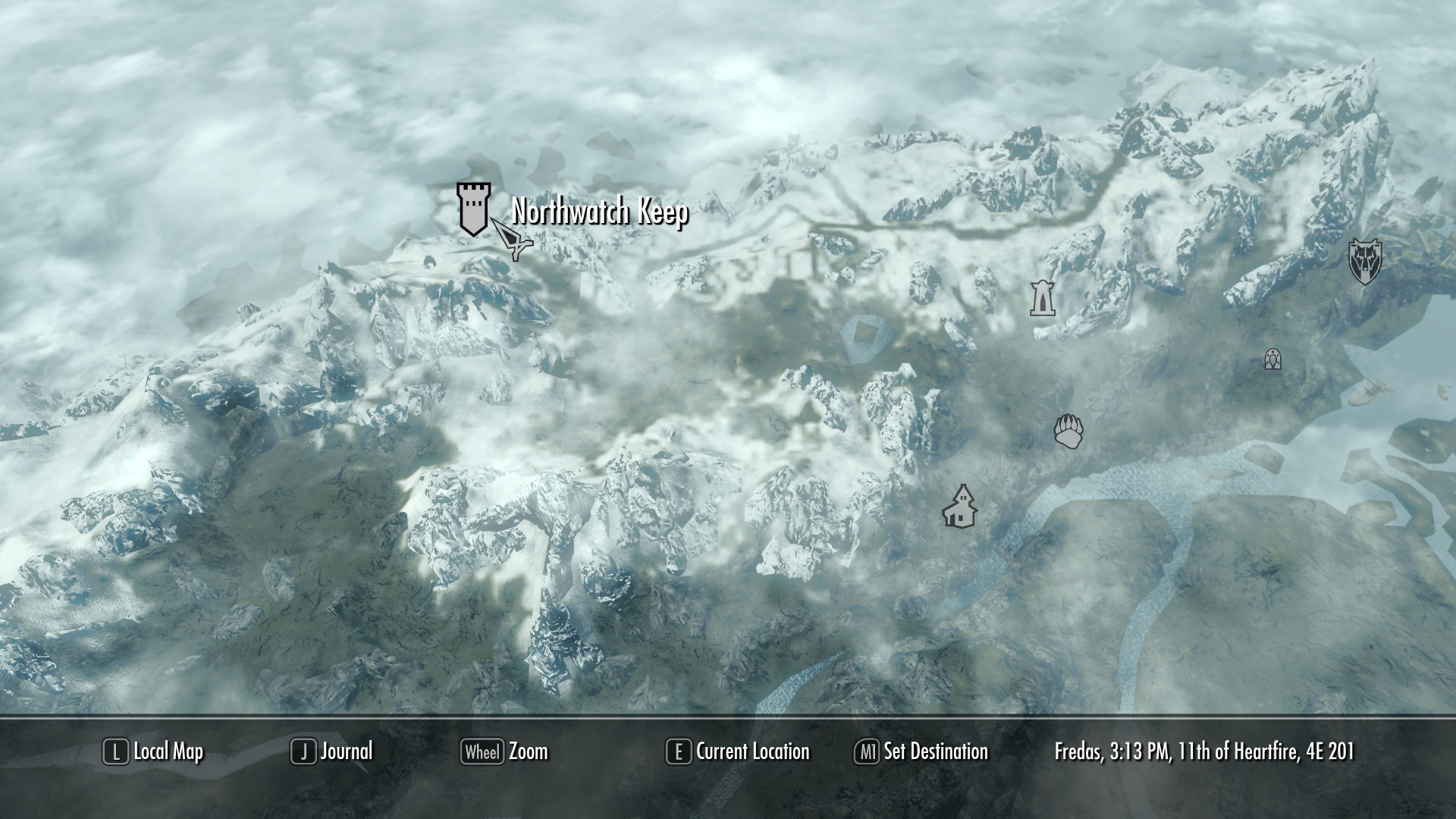Center map on Current Location
Image resolution: width=1456 pixels, height=819 pixels.
point(738,752)
